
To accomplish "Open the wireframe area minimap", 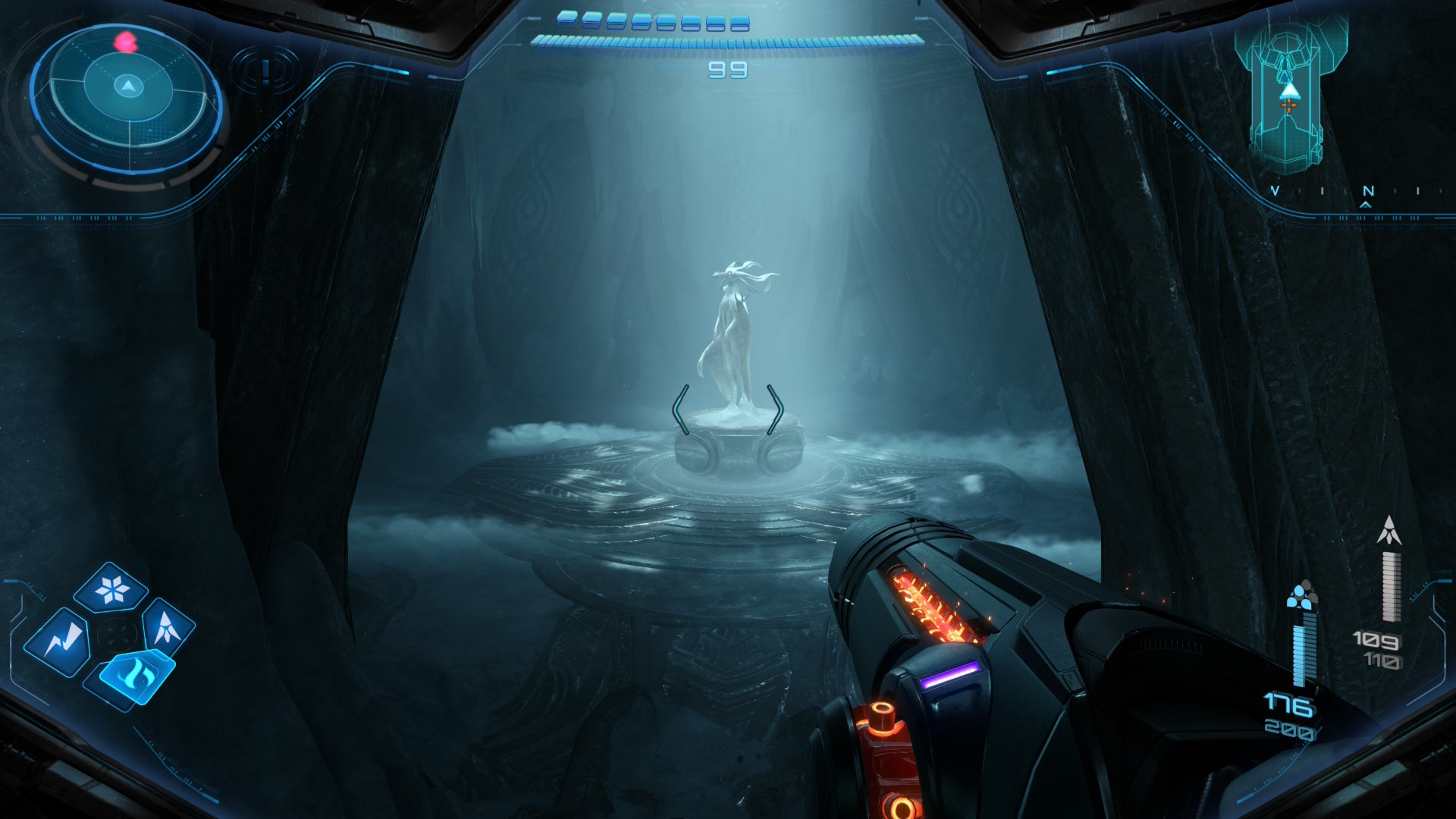I will pos(1288,95).
